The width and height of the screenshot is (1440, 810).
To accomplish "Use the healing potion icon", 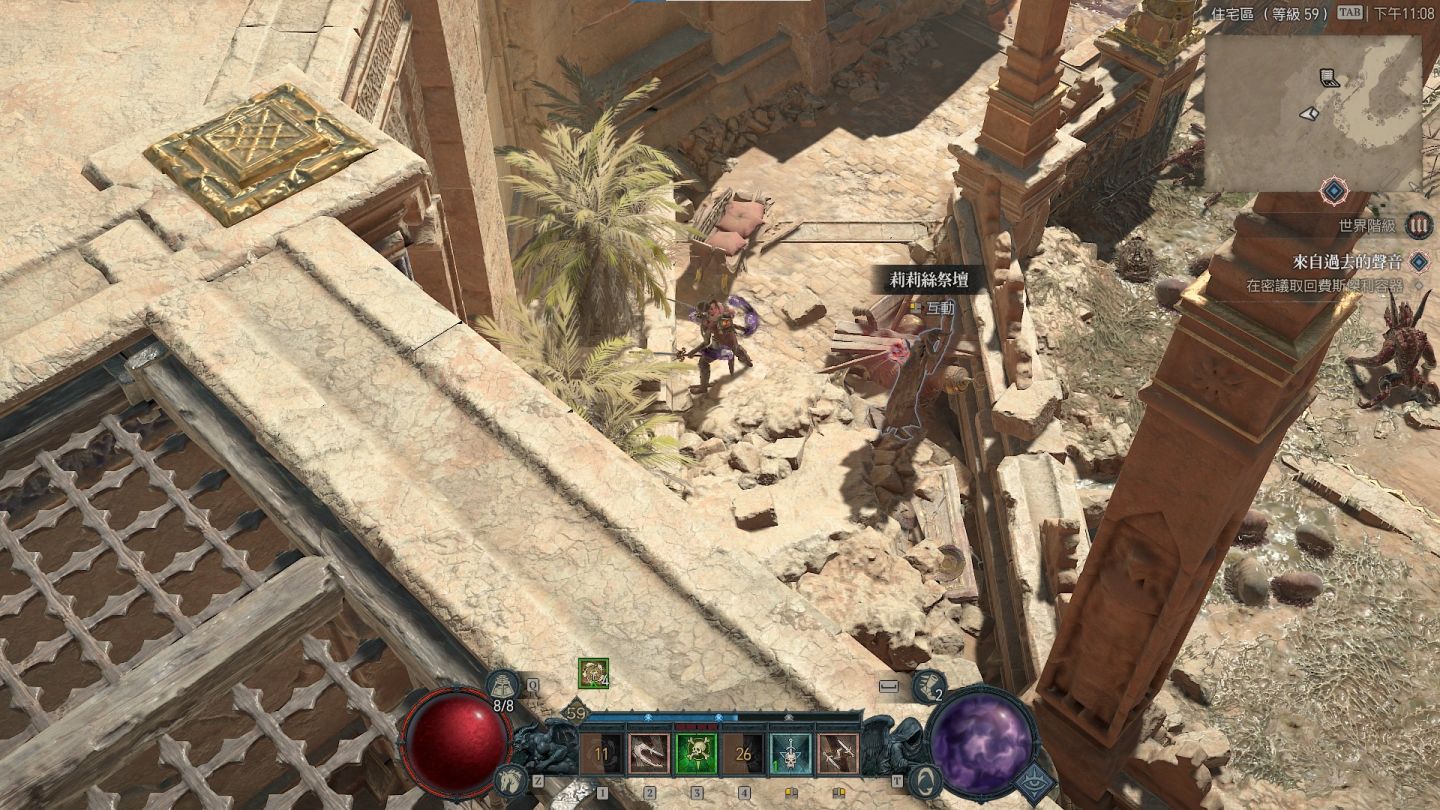I will [502, 686].
